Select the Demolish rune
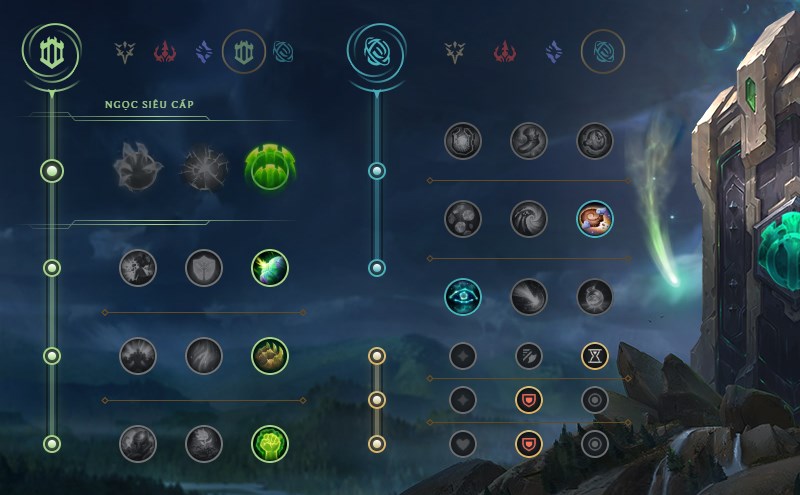The height and width of the screenshot is (495, 800). 137,267
